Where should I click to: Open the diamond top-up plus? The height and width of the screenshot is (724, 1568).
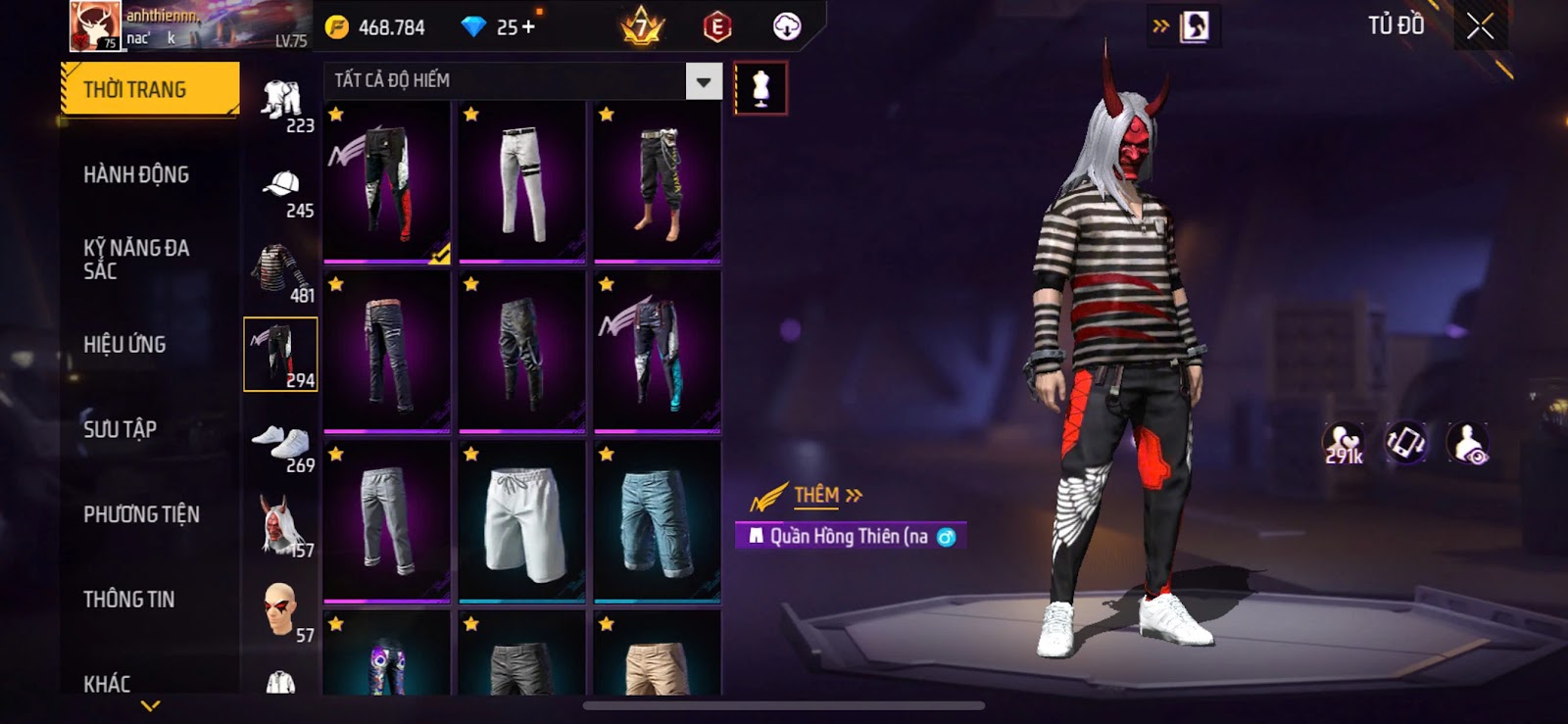pos(529,27)
